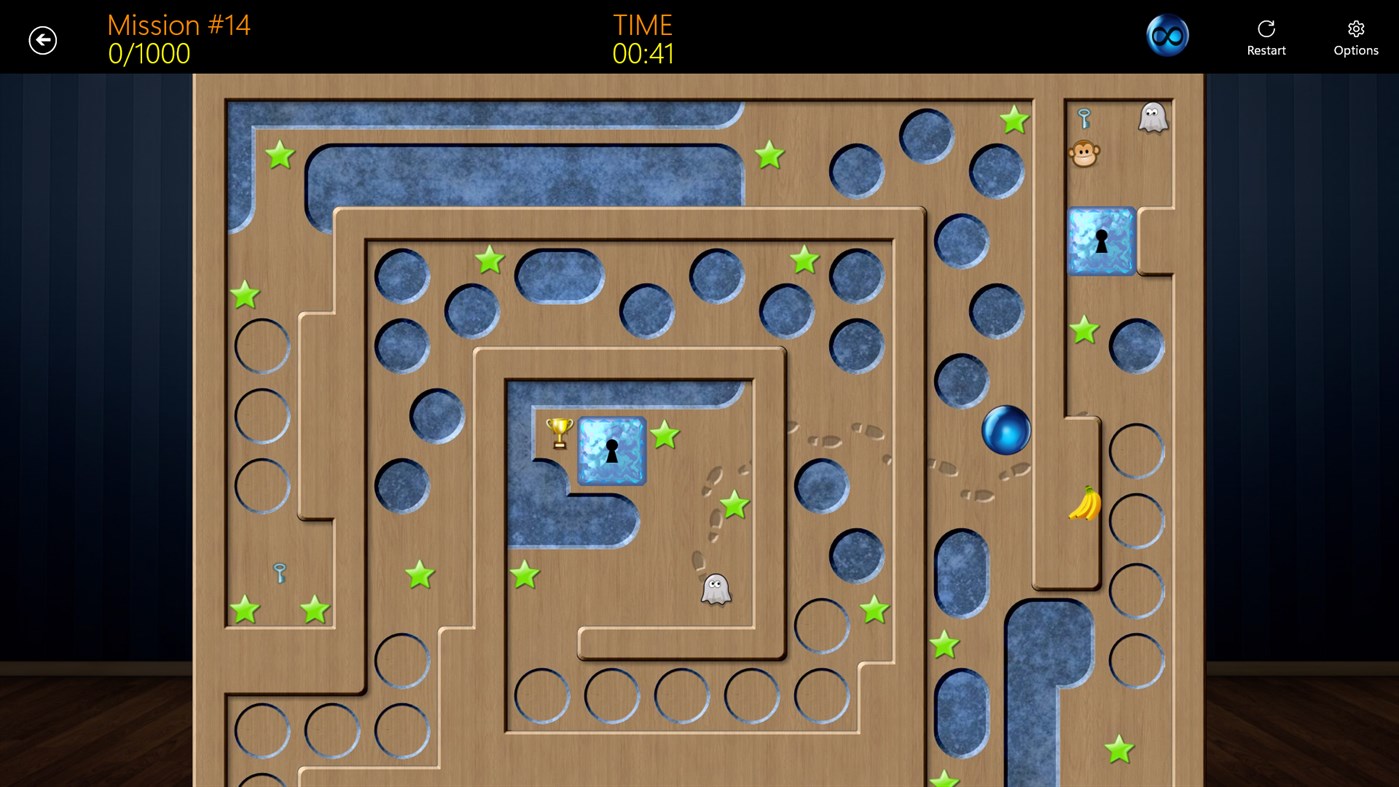Click the 0/1000 score display
The height and width of the screenshot is (787, 1399).
click(x=148, y=55)
